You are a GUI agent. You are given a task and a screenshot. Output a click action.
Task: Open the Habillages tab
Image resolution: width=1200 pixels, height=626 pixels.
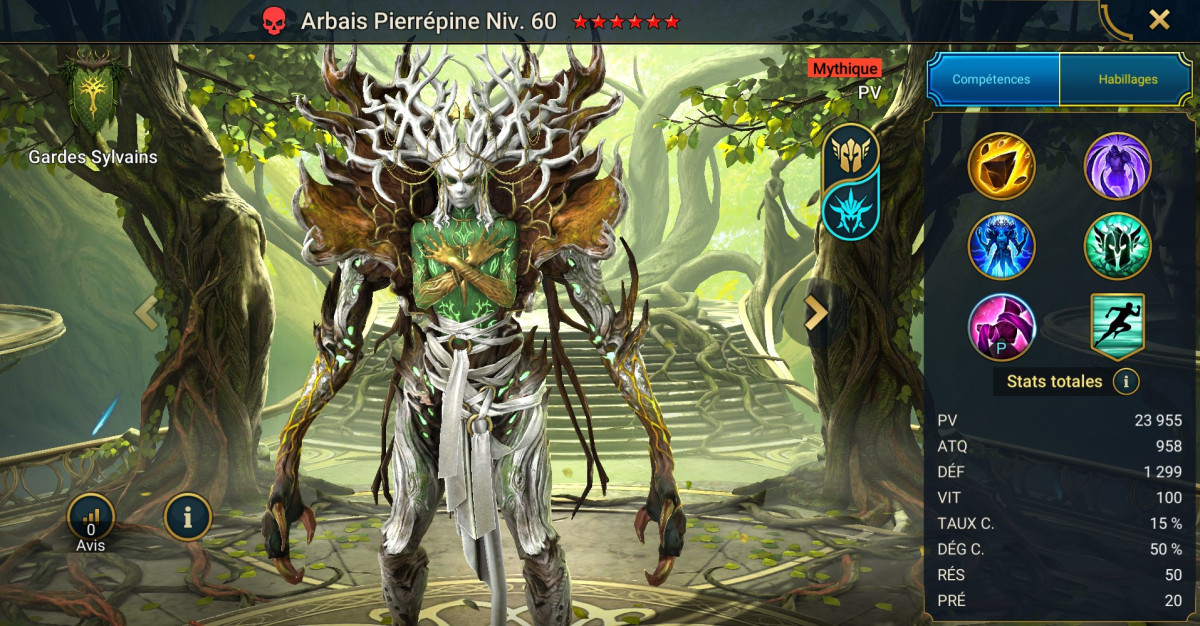[x=1127, y=79]
